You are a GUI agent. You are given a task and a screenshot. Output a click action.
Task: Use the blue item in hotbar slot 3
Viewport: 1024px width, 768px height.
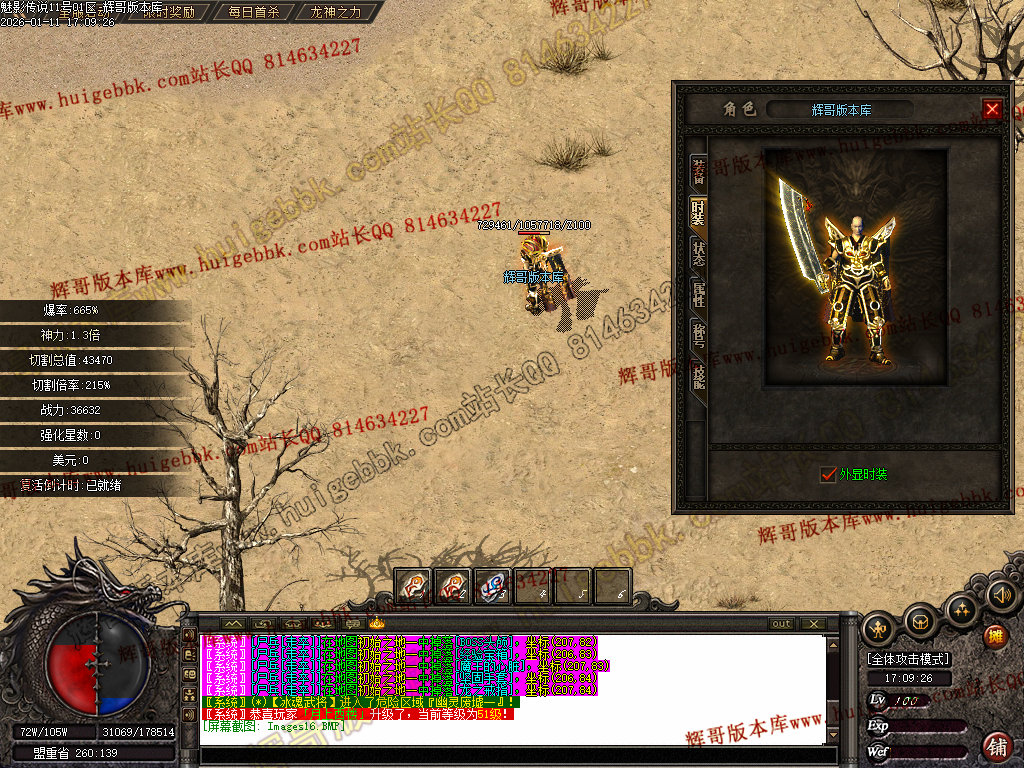point(492,586)
